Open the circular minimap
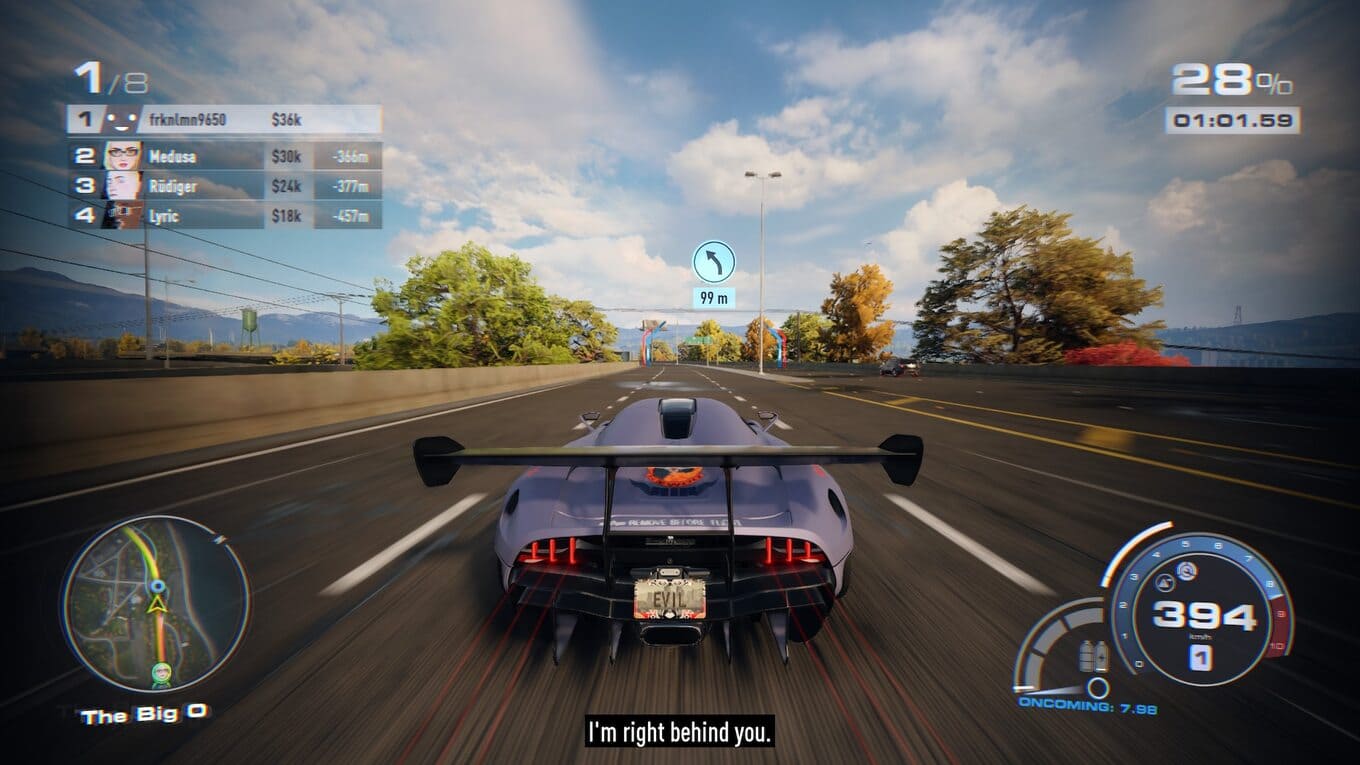 155,603
